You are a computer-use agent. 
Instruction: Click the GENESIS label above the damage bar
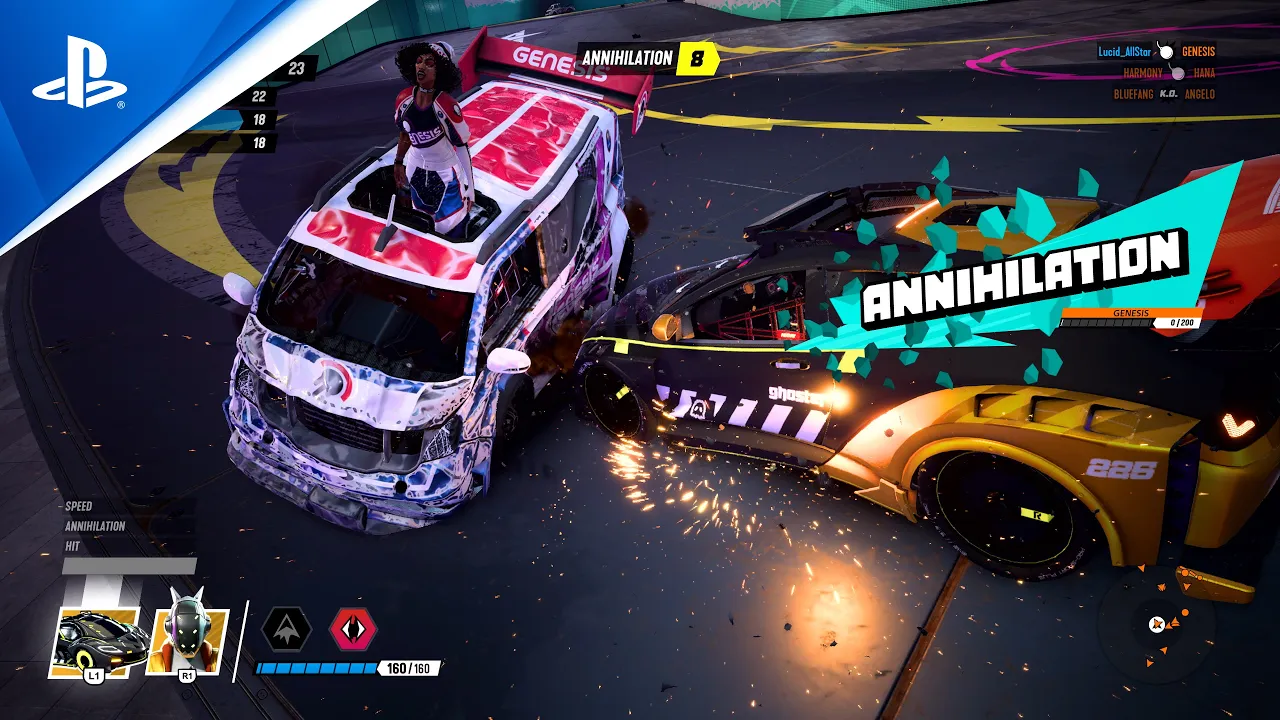point(1130,312)
